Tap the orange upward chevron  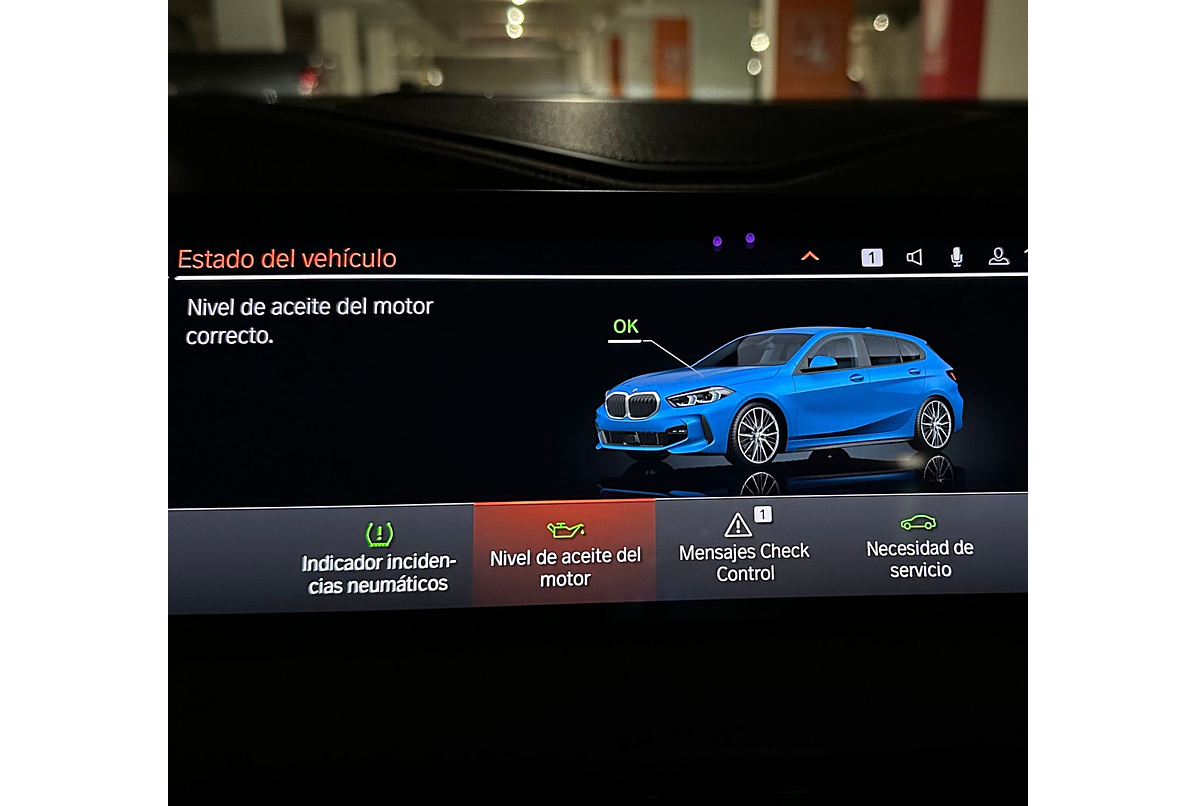tap(810, 257)
